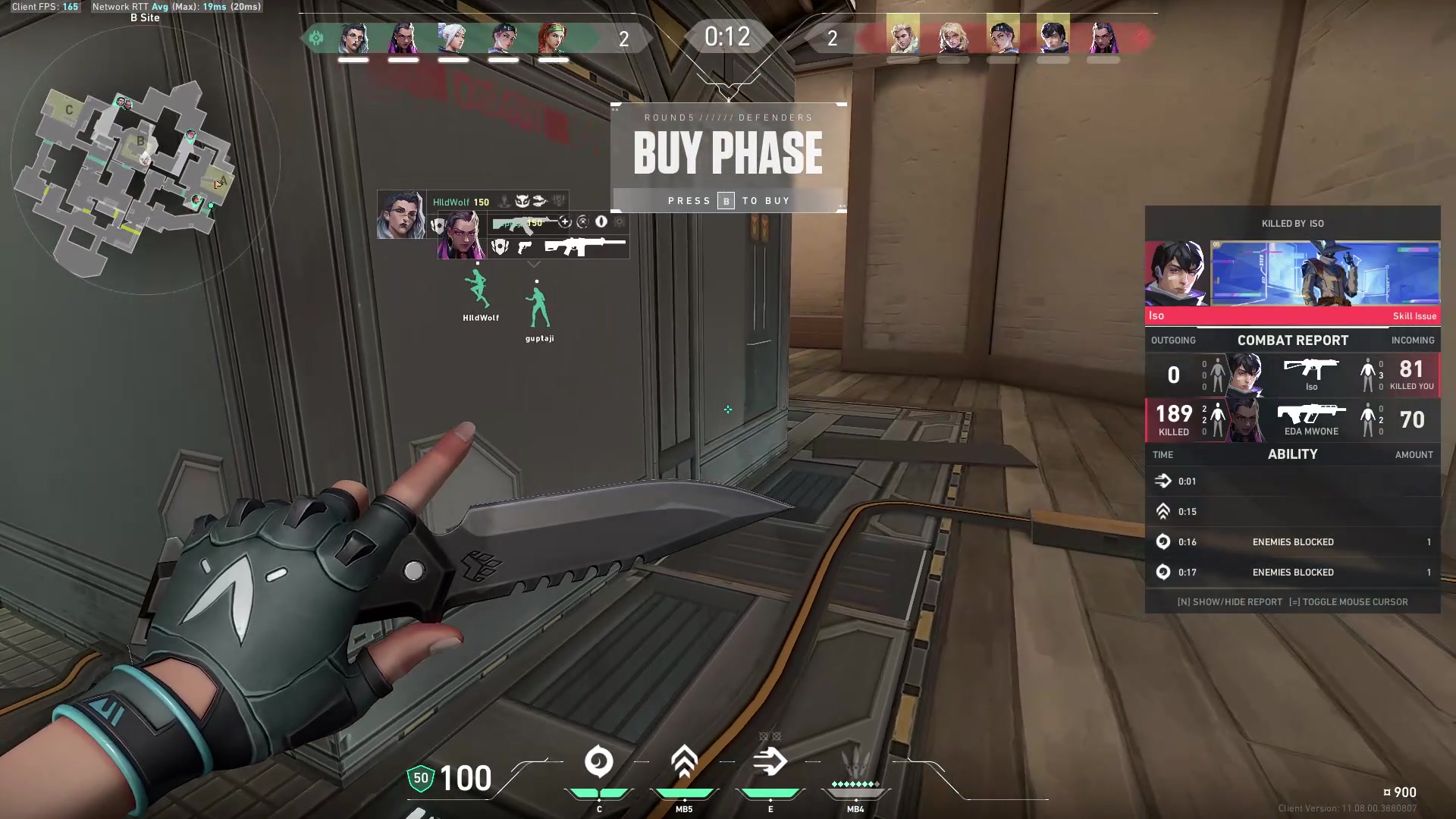Switch to the OUTGOING combat report view
The width and height of the screenshot is (1456, 819).
pos(1173,340)
